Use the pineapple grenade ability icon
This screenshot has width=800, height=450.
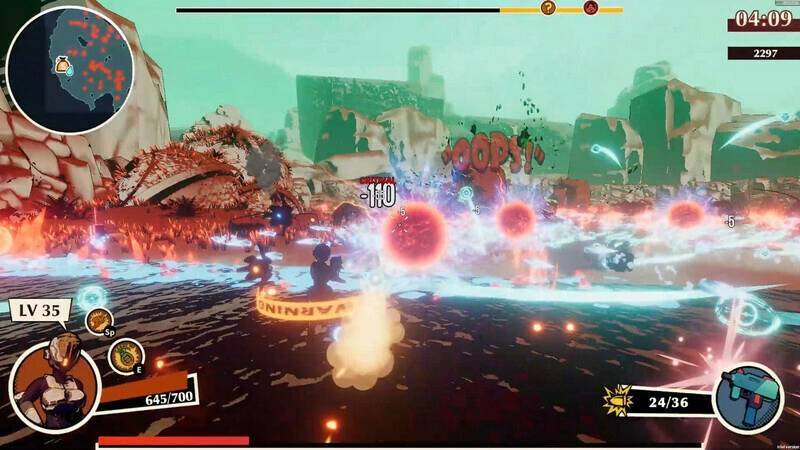tap(122, 357)
